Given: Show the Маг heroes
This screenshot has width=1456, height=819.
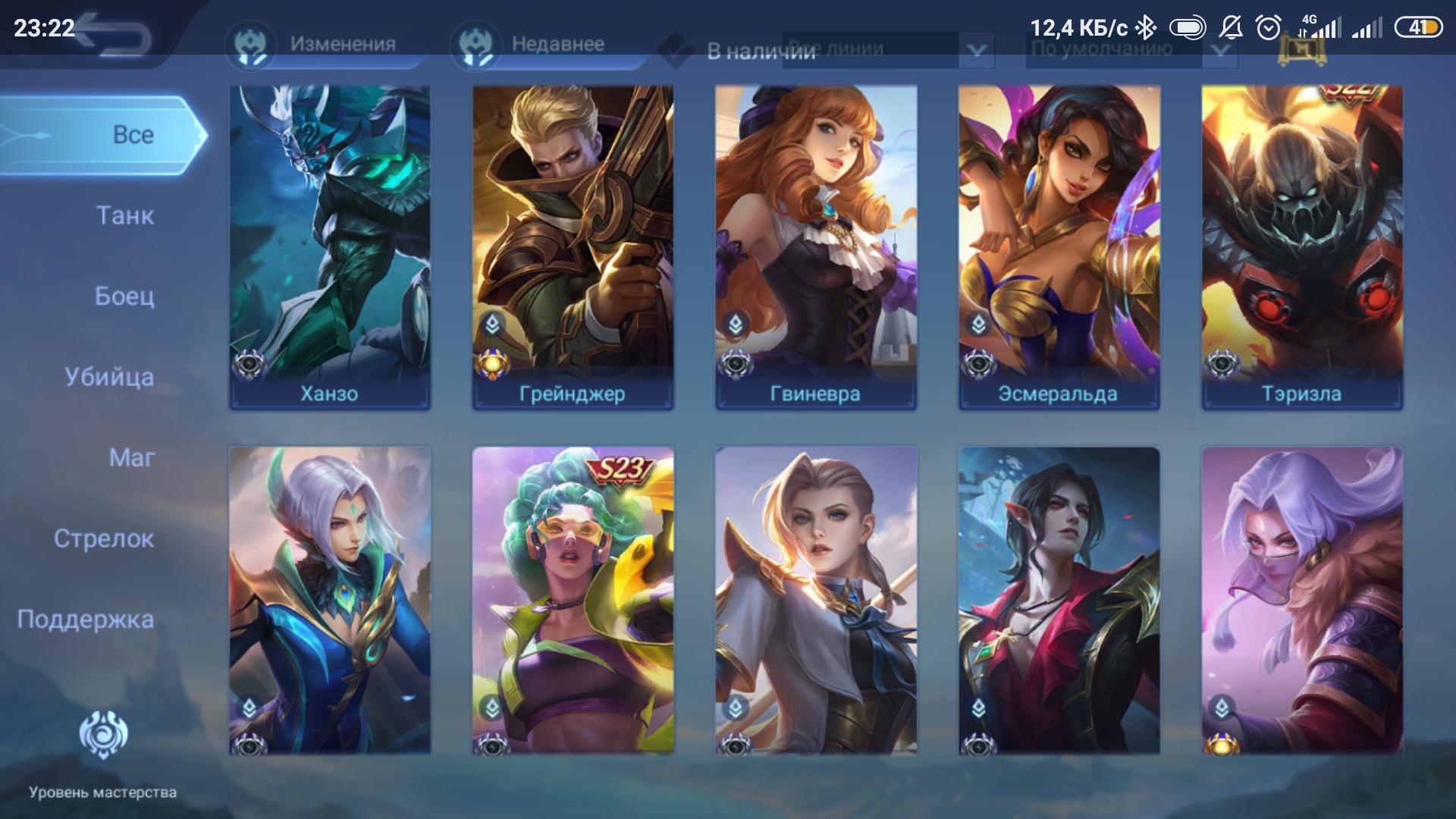Looking at the screenshot, I should tap(131, 458).
